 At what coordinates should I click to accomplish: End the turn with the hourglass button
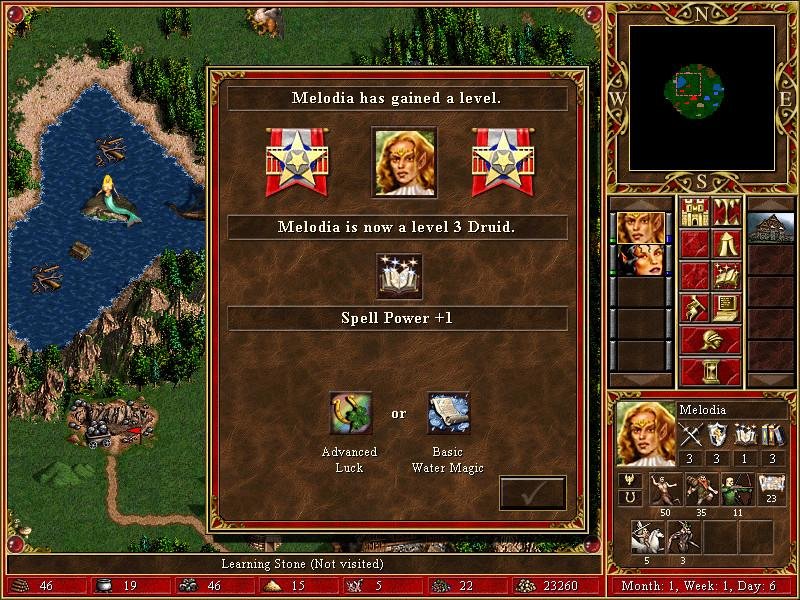pos(710,371)
